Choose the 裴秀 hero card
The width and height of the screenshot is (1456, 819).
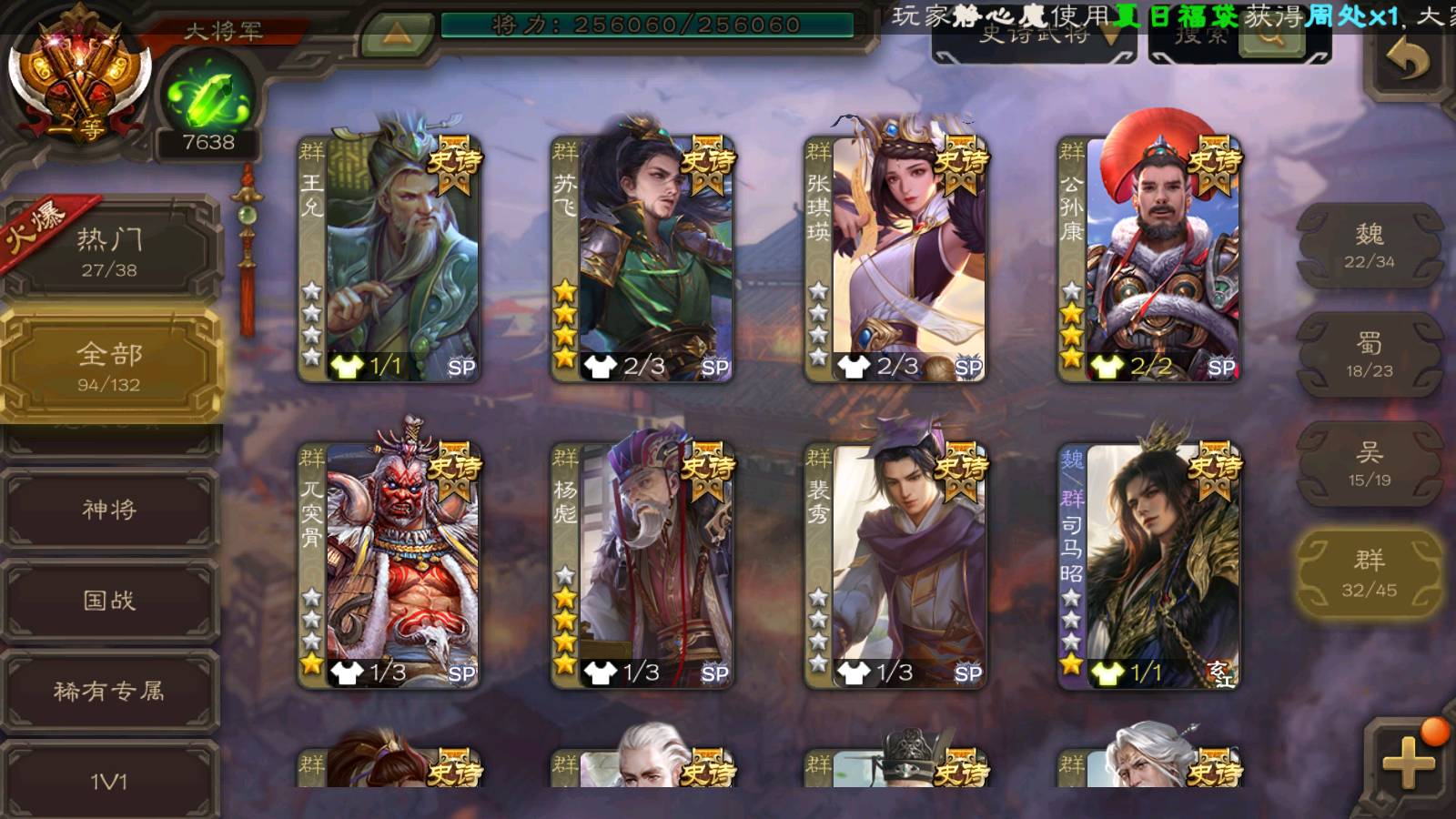[897, 564]
